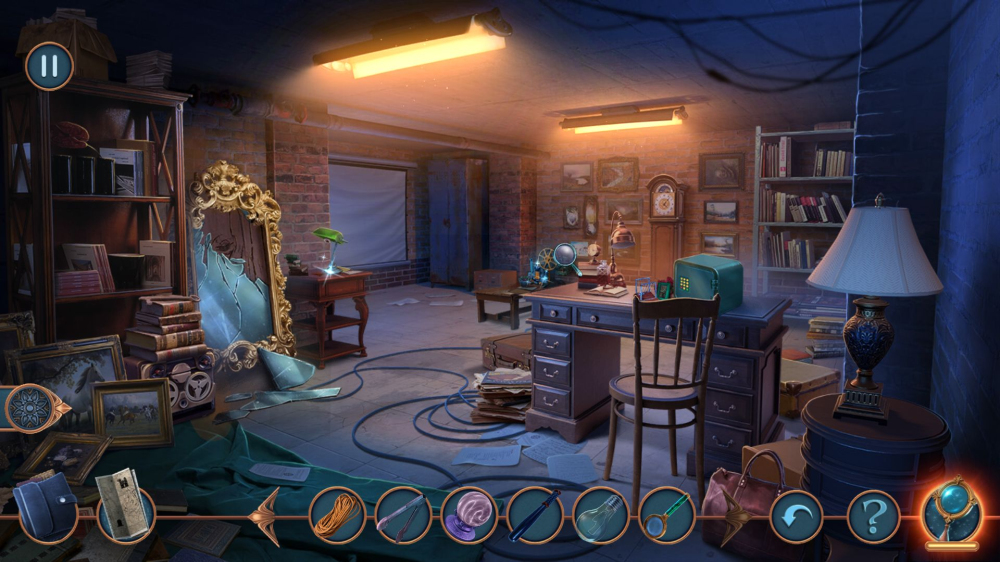Image resolution: width=1000 pixels, height=562 pixels.
Task: Open the flower medallion side panel
Action: (29, 408)
